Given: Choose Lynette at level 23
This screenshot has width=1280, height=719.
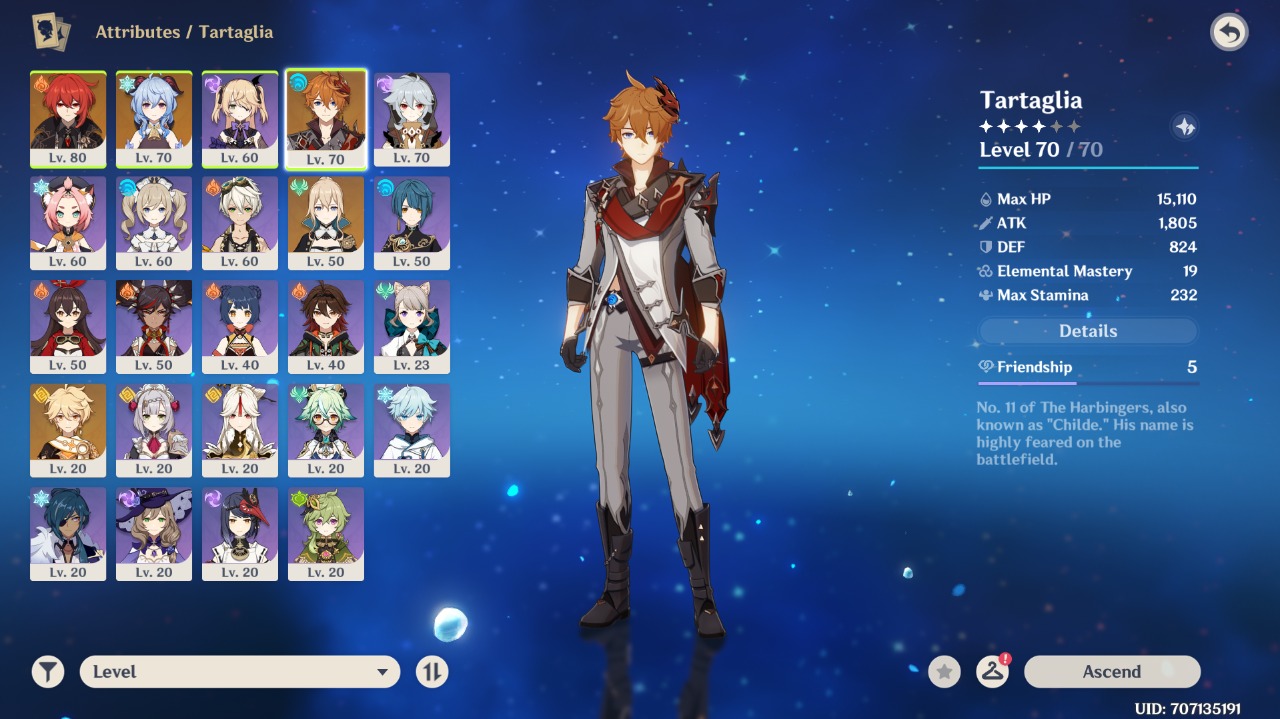Looking at the screenshot, I should point(412,326).
